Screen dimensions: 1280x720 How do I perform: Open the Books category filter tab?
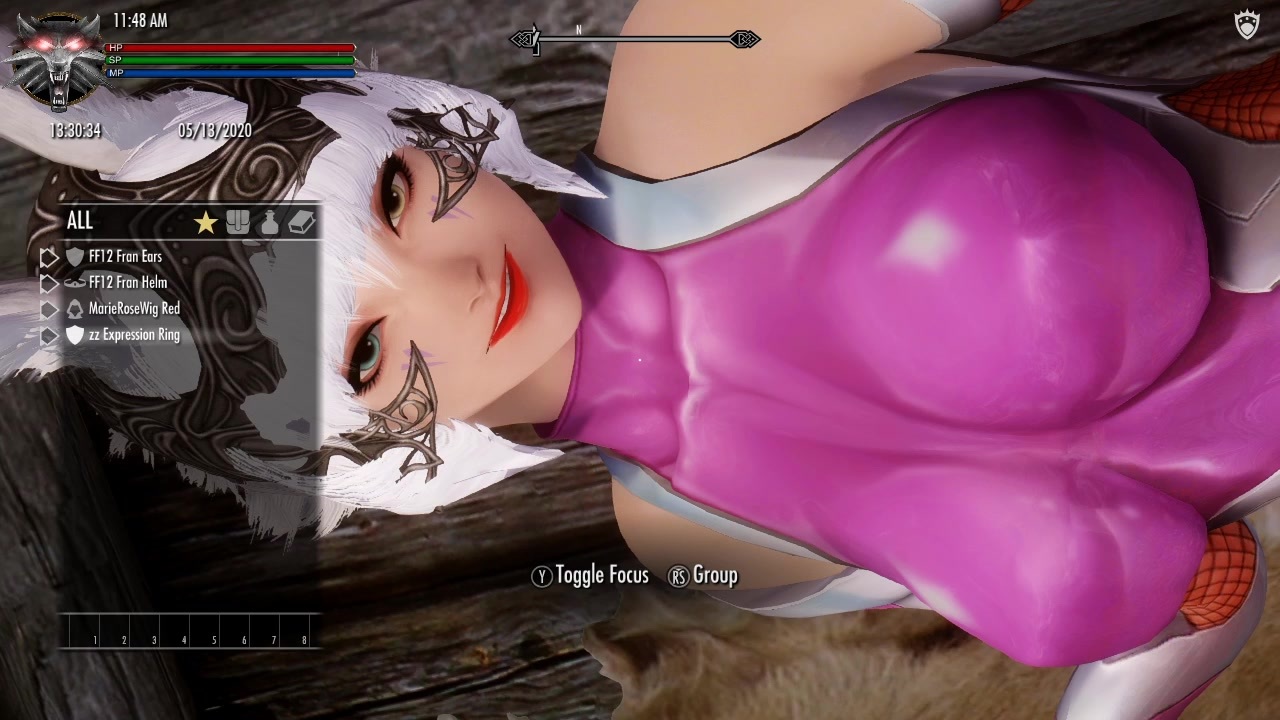(302, 222)
